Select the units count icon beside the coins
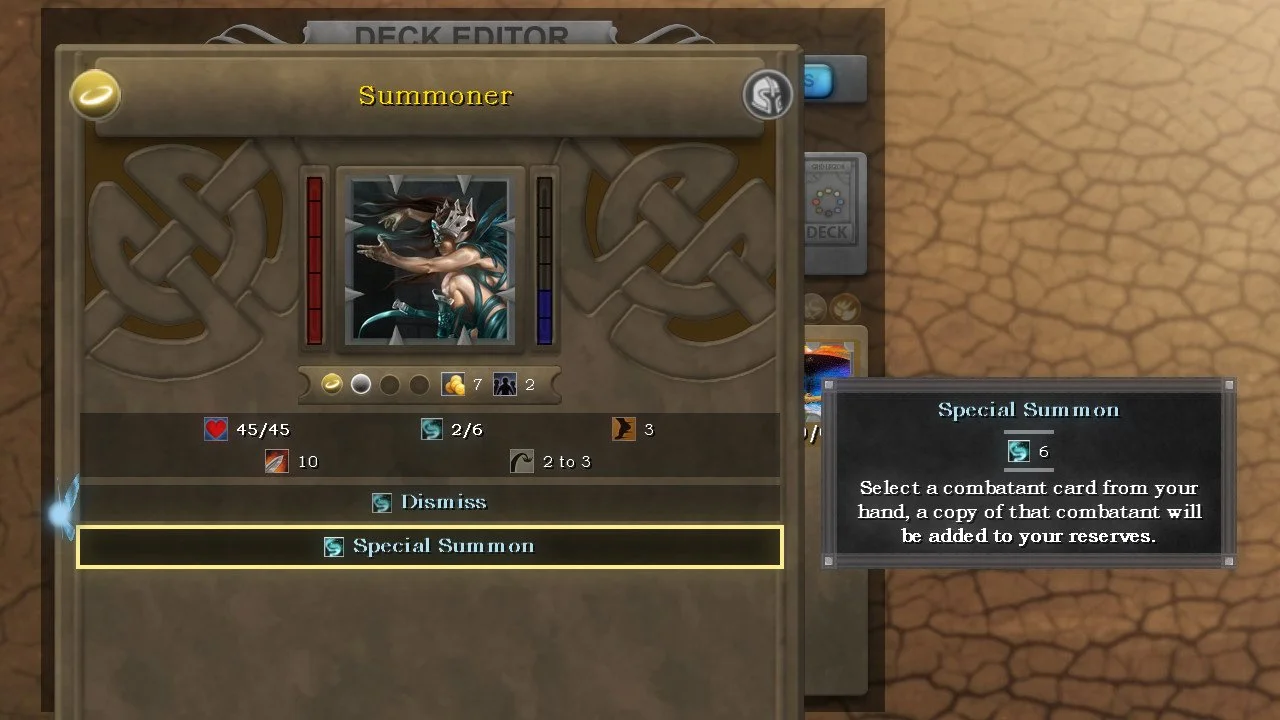This screenshot has width=1280, height=720. coord(505,384)
